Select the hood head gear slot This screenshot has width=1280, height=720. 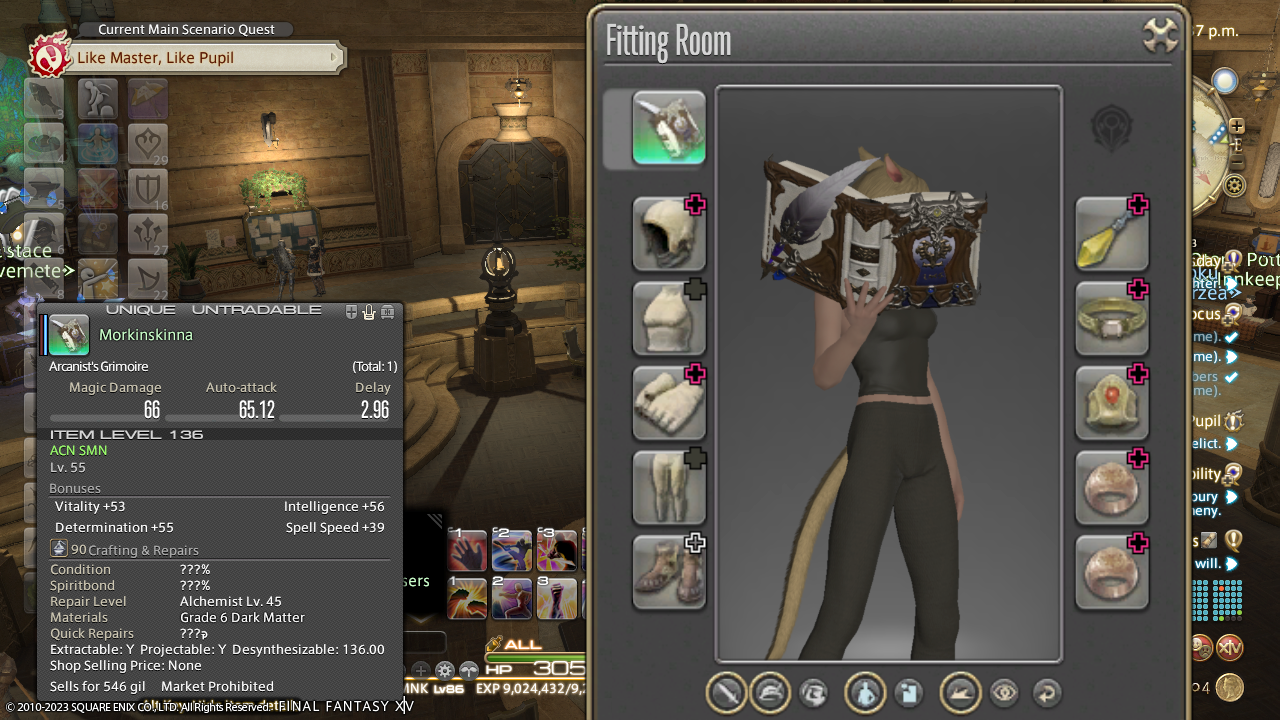click(669, 234)
